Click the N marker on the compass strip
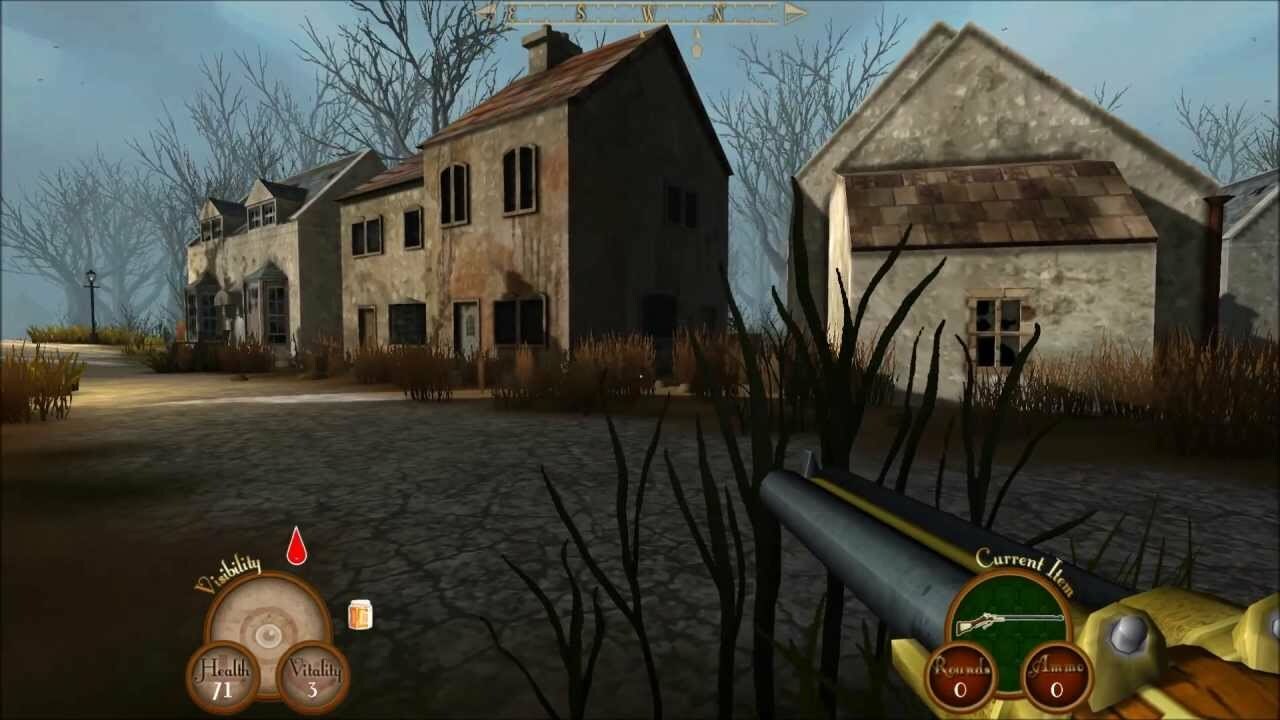 (x=719, y=13)
